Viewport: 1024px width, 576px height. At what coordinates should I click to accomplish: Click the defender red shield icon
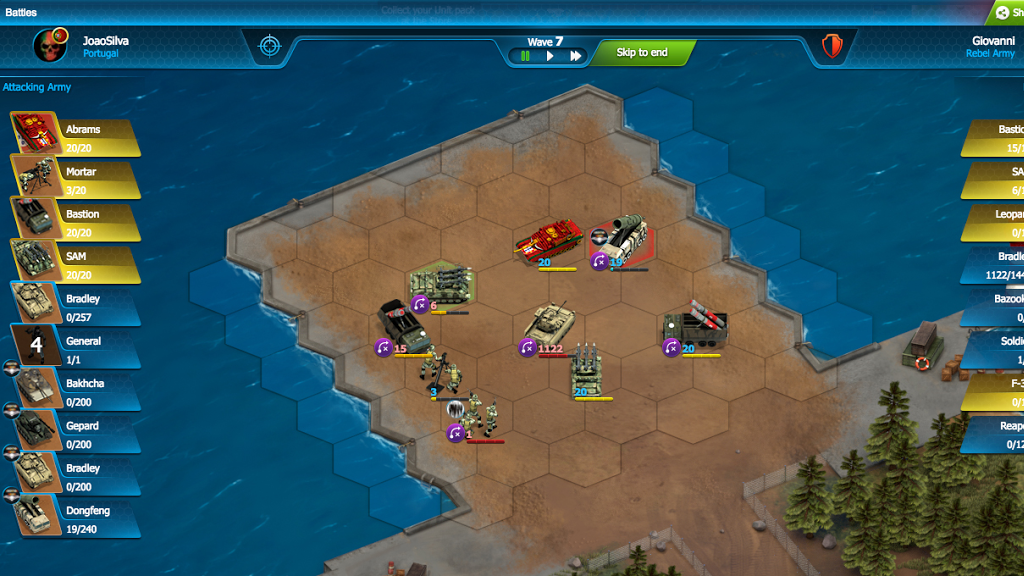tap(832, 46)
